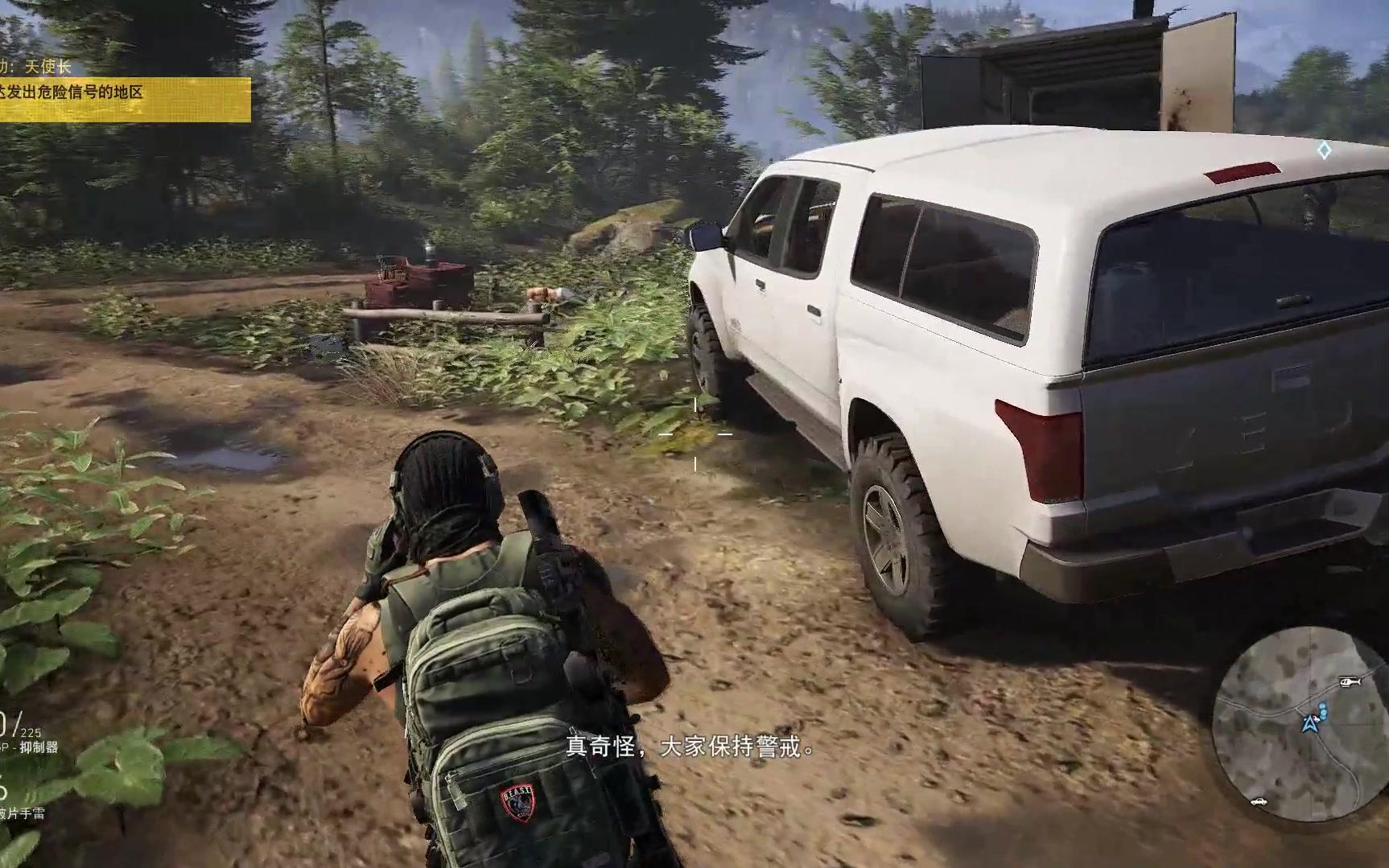
Task: Click the 抑制器 suppressor weapon label
Action: [x=38, y=747]
